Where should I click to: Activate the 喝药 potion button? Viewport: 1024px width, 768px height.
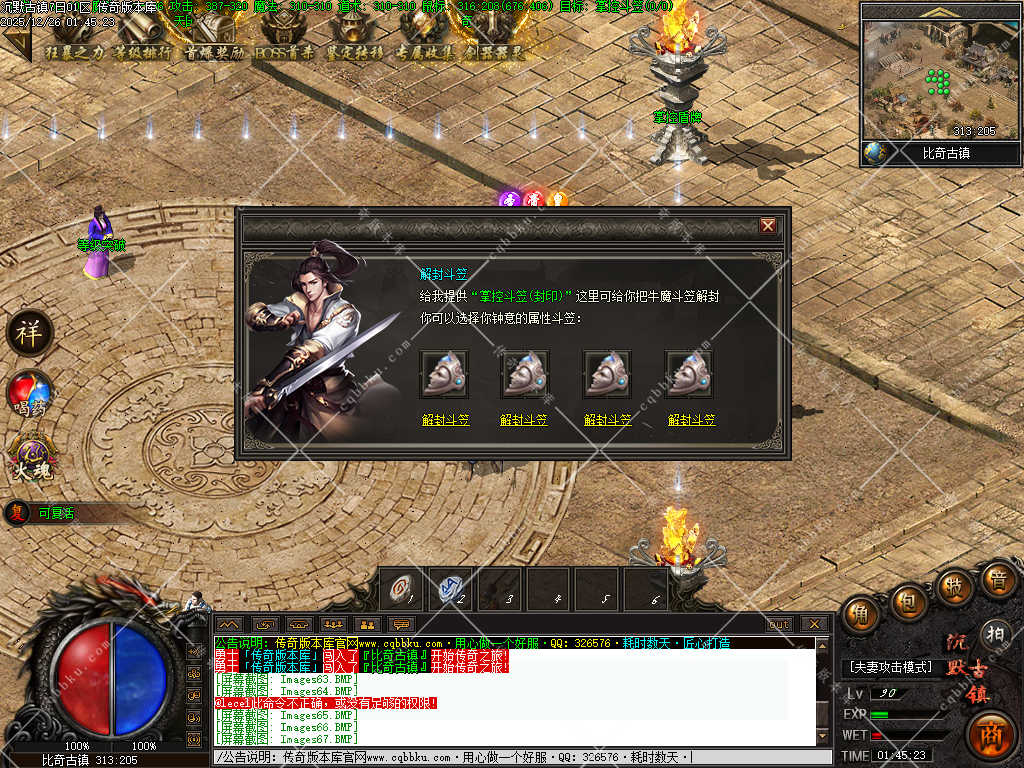[30, 393]
